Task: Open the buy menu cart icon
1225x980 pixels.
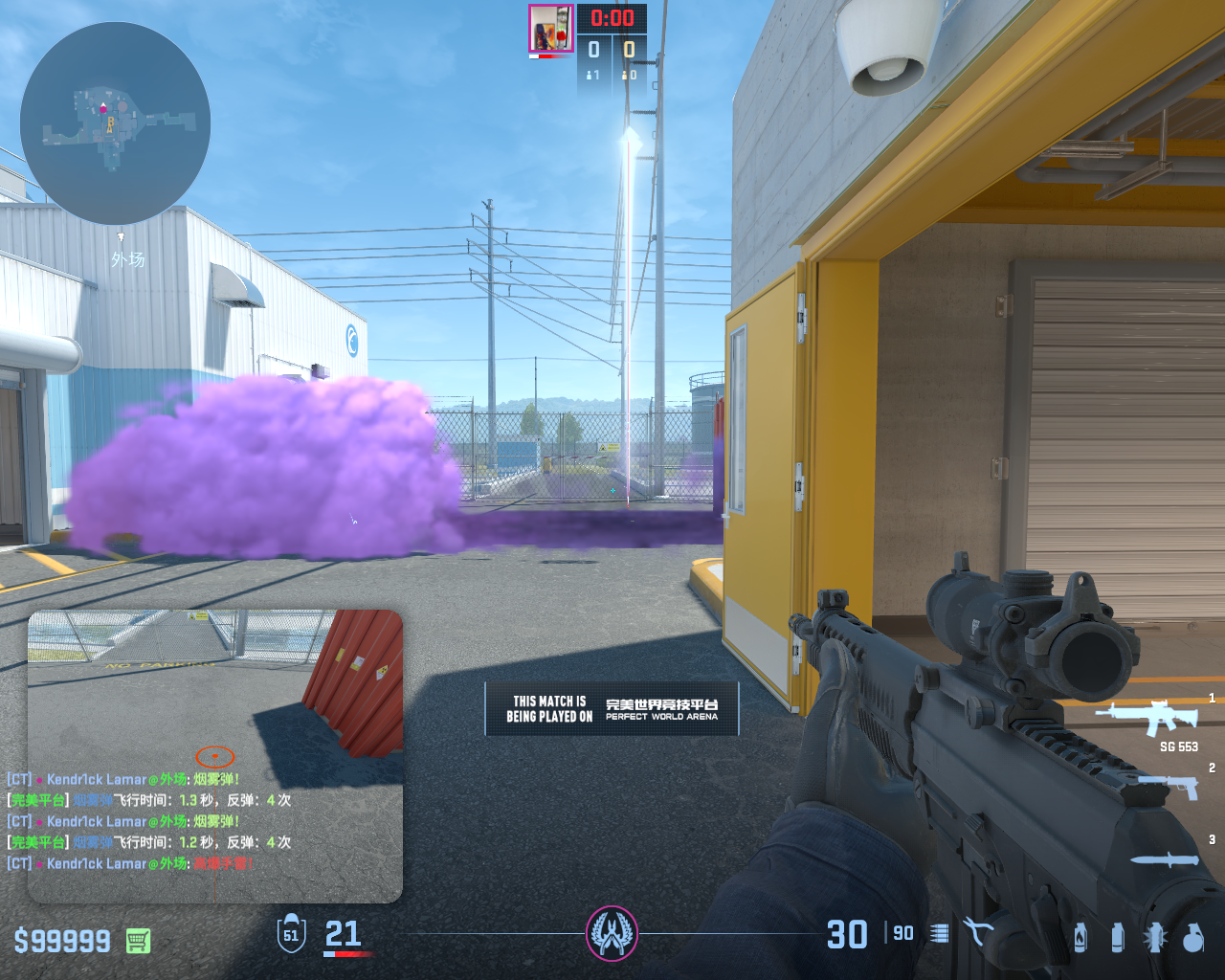Action: tap(138, 941)
